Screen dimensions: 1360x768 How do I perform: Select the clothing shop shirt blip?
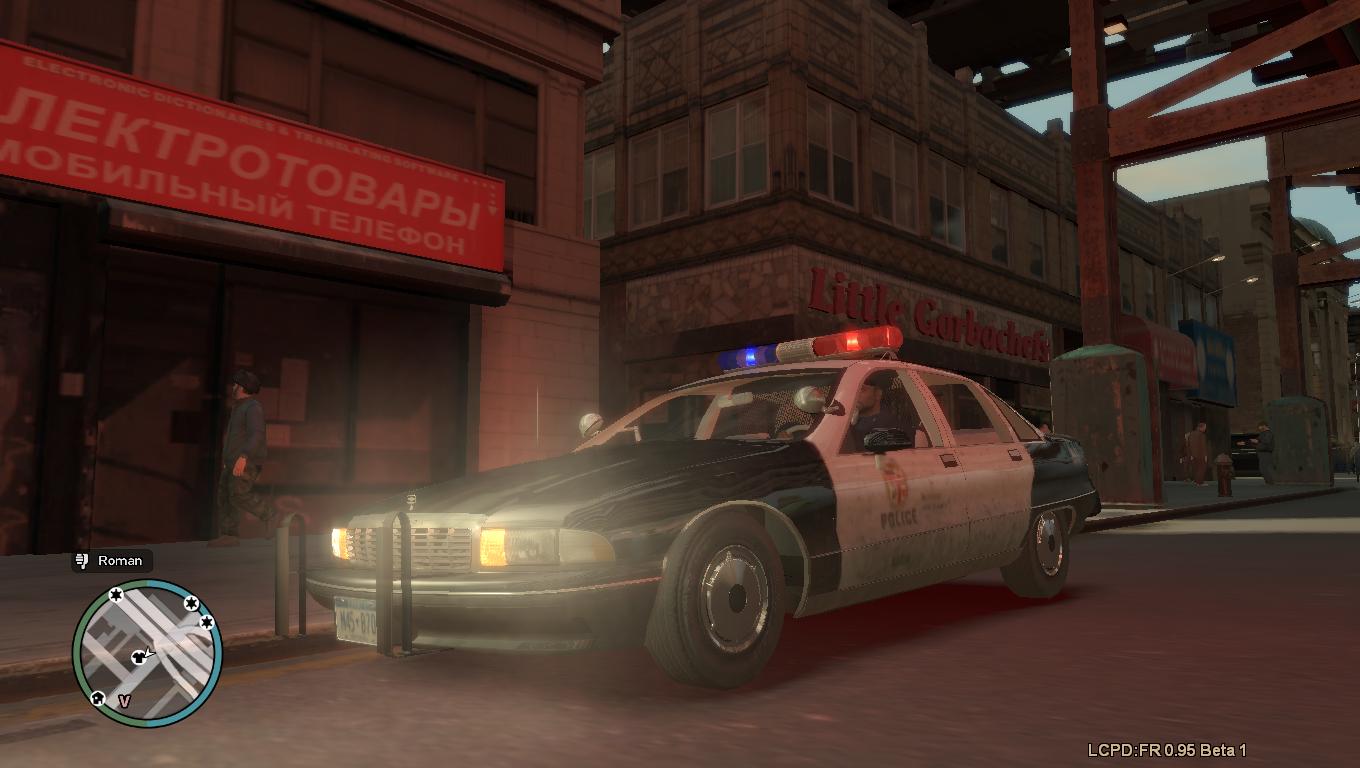(137, 657)
